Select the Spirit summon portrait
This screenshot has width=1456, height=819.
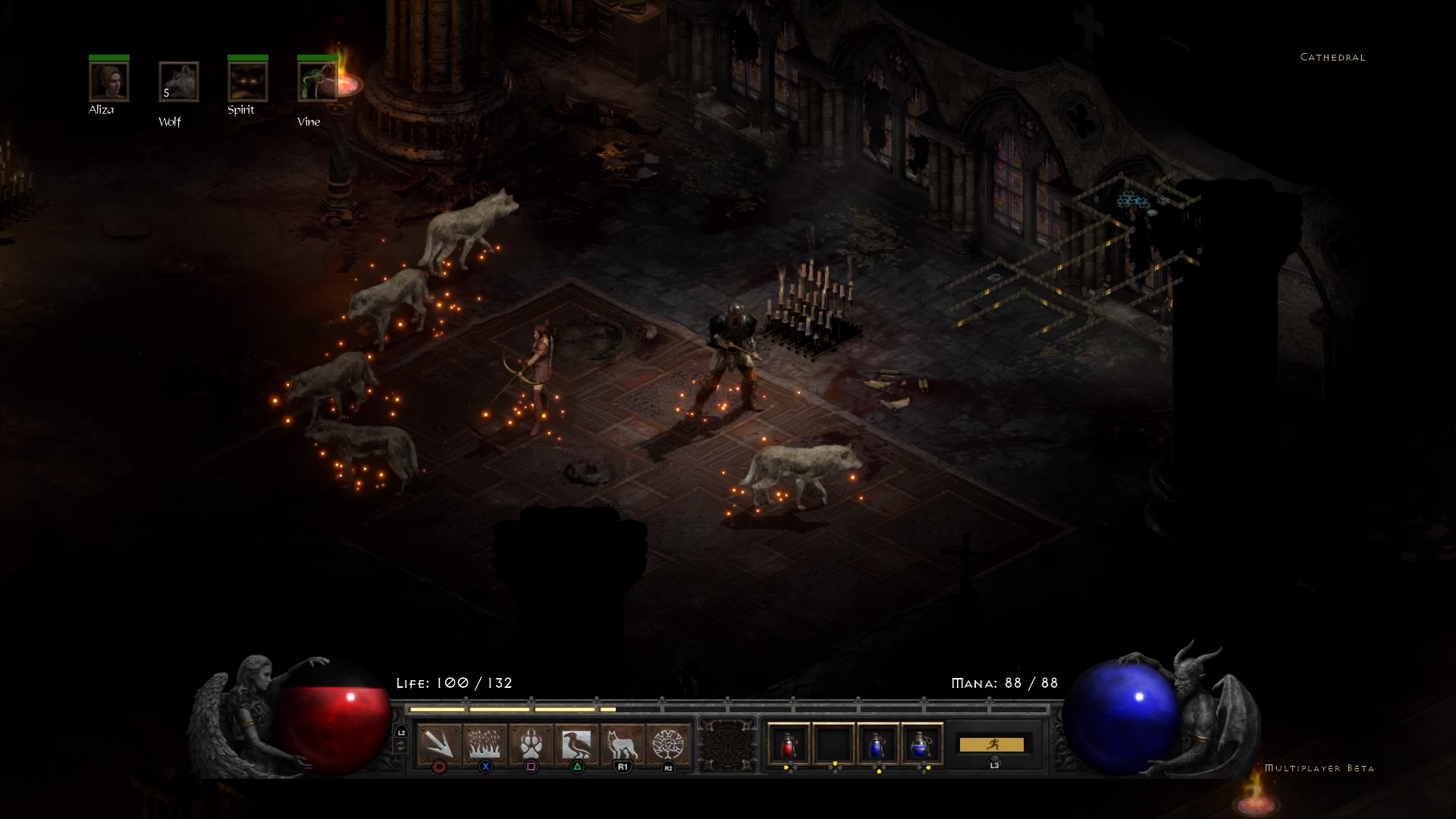[248, 81]
